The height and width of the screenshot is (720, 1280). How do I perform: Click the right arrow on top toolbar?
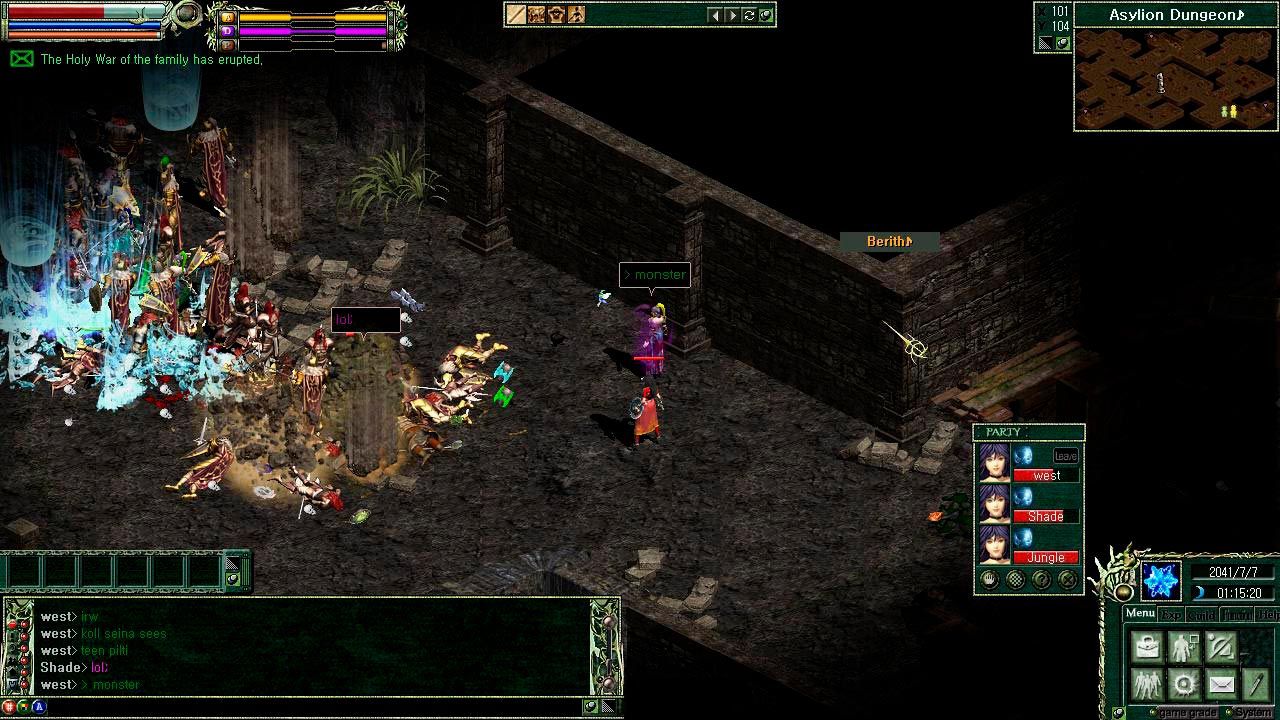(732, 15)
